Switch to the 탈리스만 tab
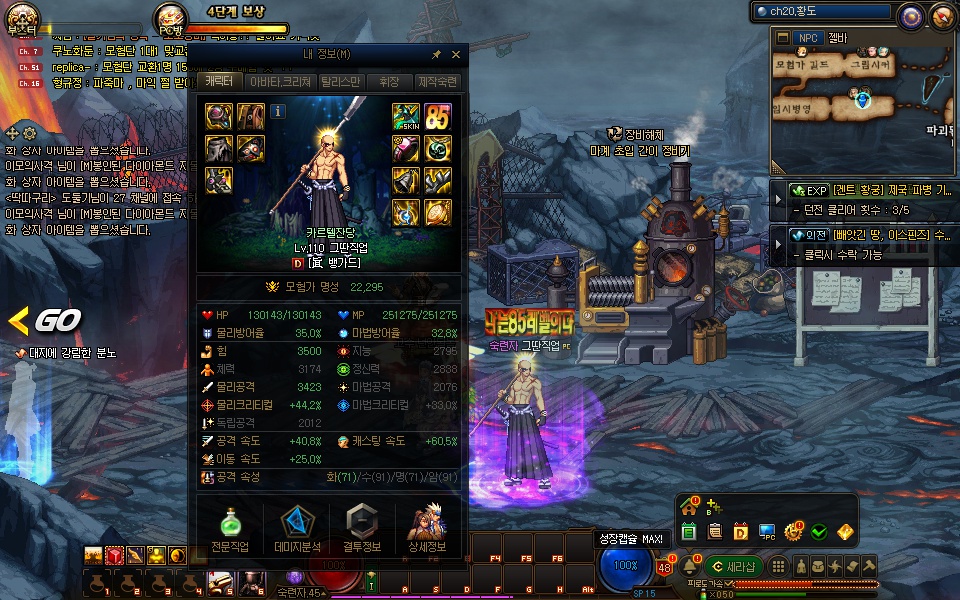The height and width of the screenshot is (600, 960). [x=339, y=82]
